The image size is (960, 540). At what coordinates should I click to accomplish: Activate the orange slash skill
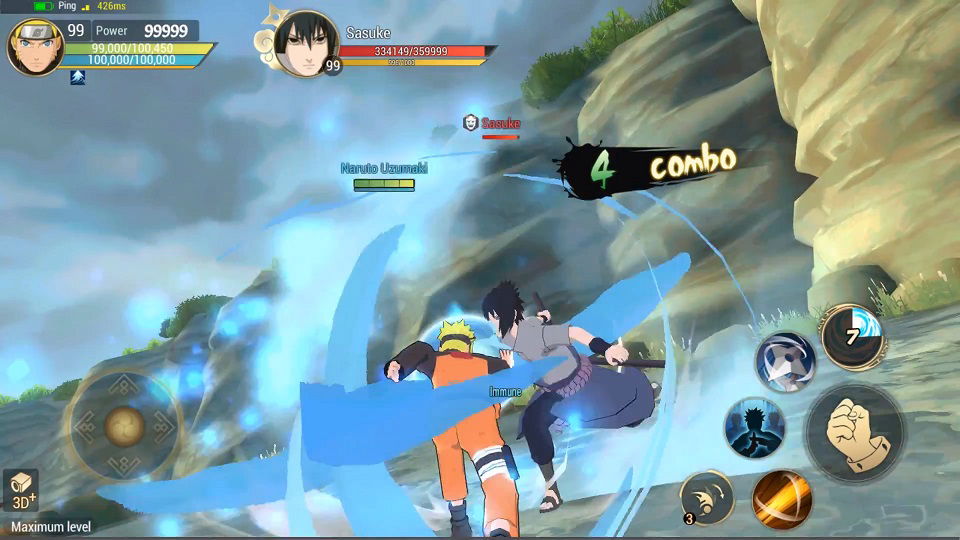pyautogui.click(x=781, y=499)
